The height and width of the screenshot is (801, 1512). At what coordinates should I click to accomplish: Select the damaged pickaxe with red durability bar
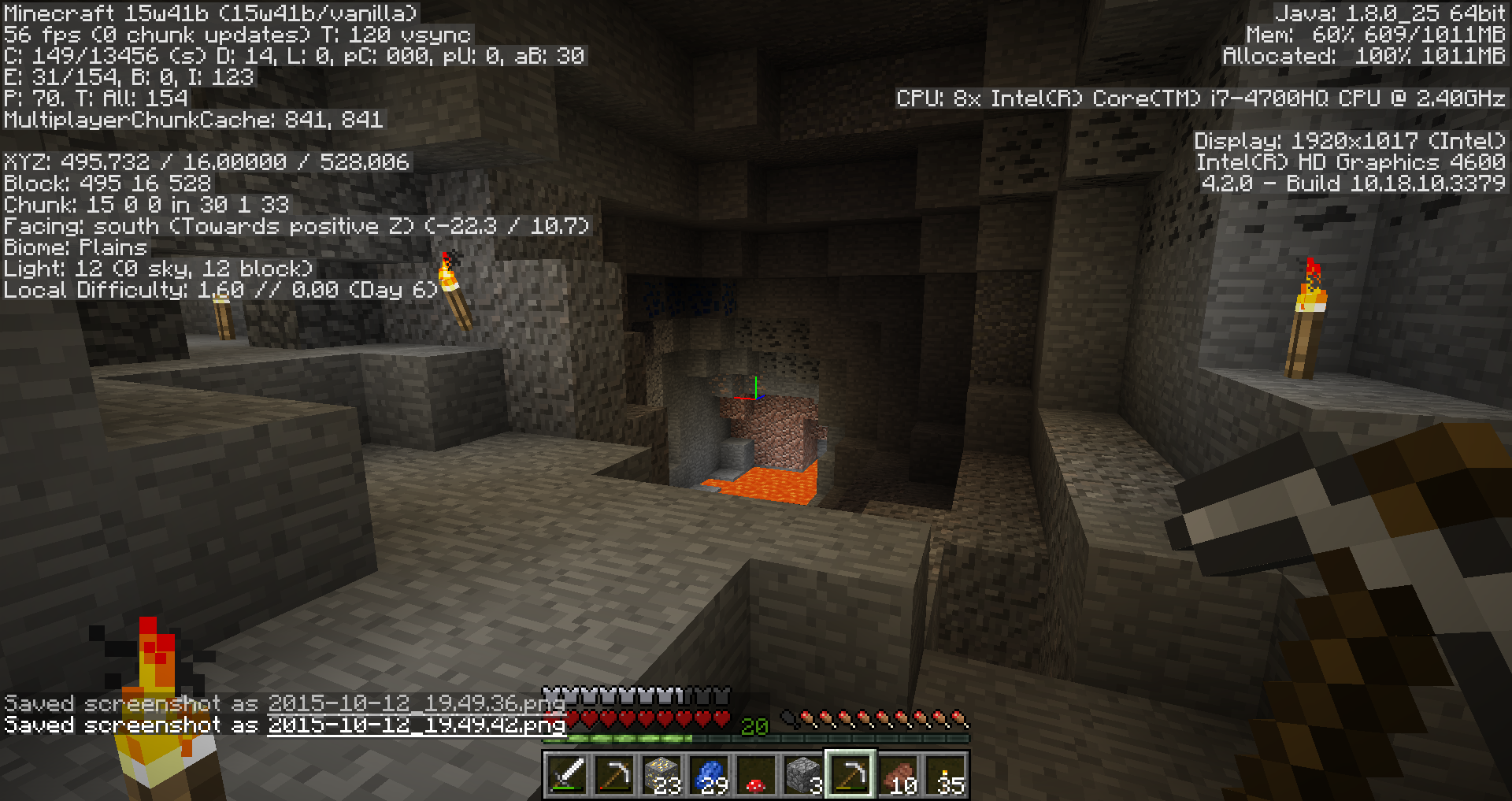[x=614, y=775]
